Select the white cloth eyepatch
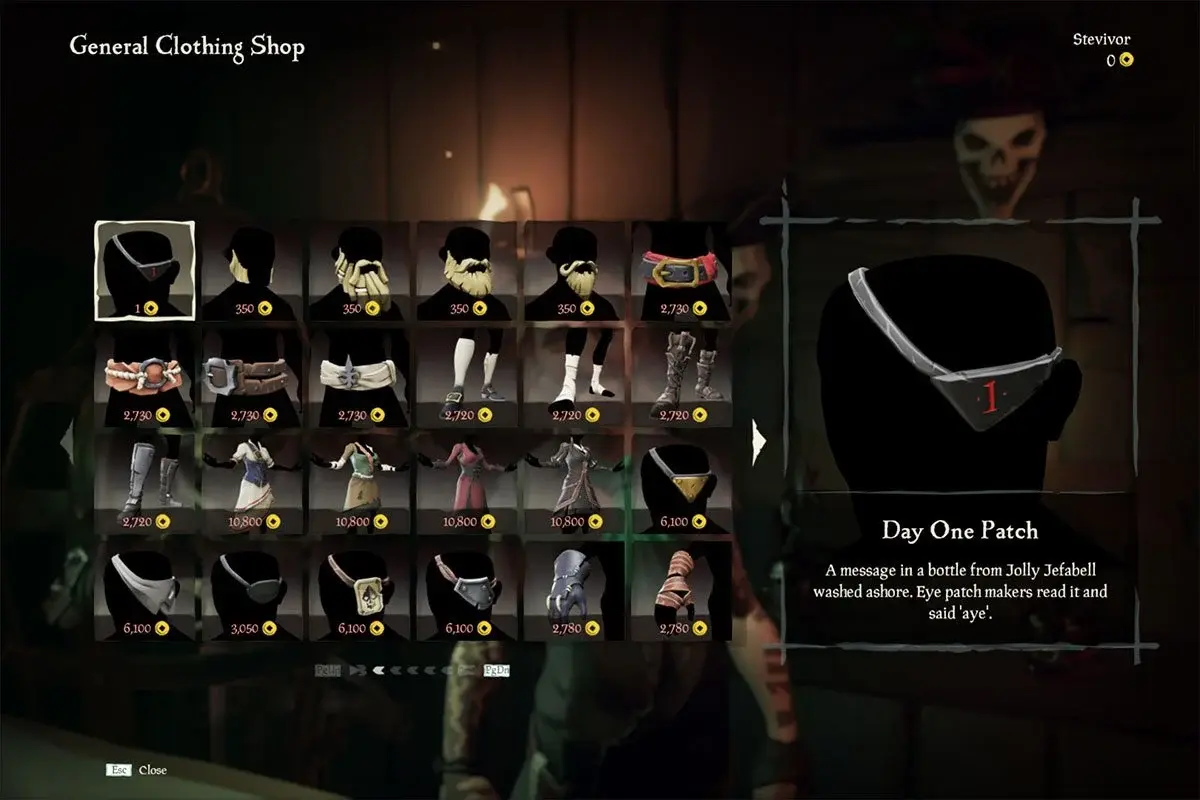This screenshot has width=1200, height=800. point(145,591)
